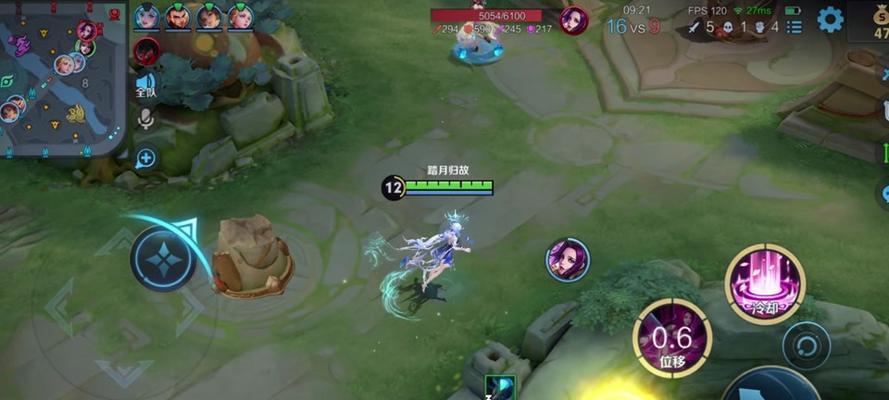
Task: Tap the circular arrow swap button
Action: 807,346
